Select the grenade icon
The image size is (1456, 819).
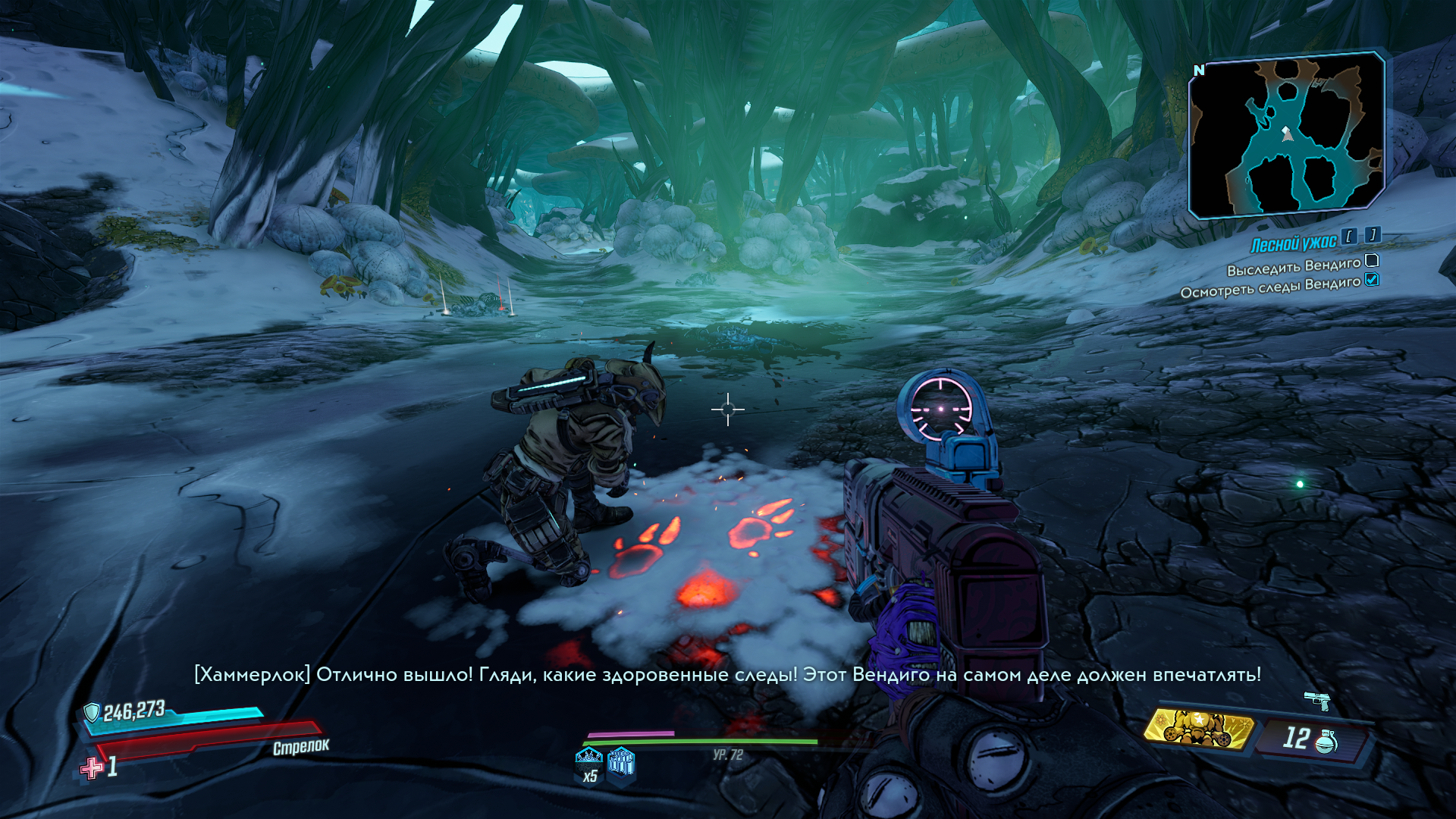click(1326, 742)
